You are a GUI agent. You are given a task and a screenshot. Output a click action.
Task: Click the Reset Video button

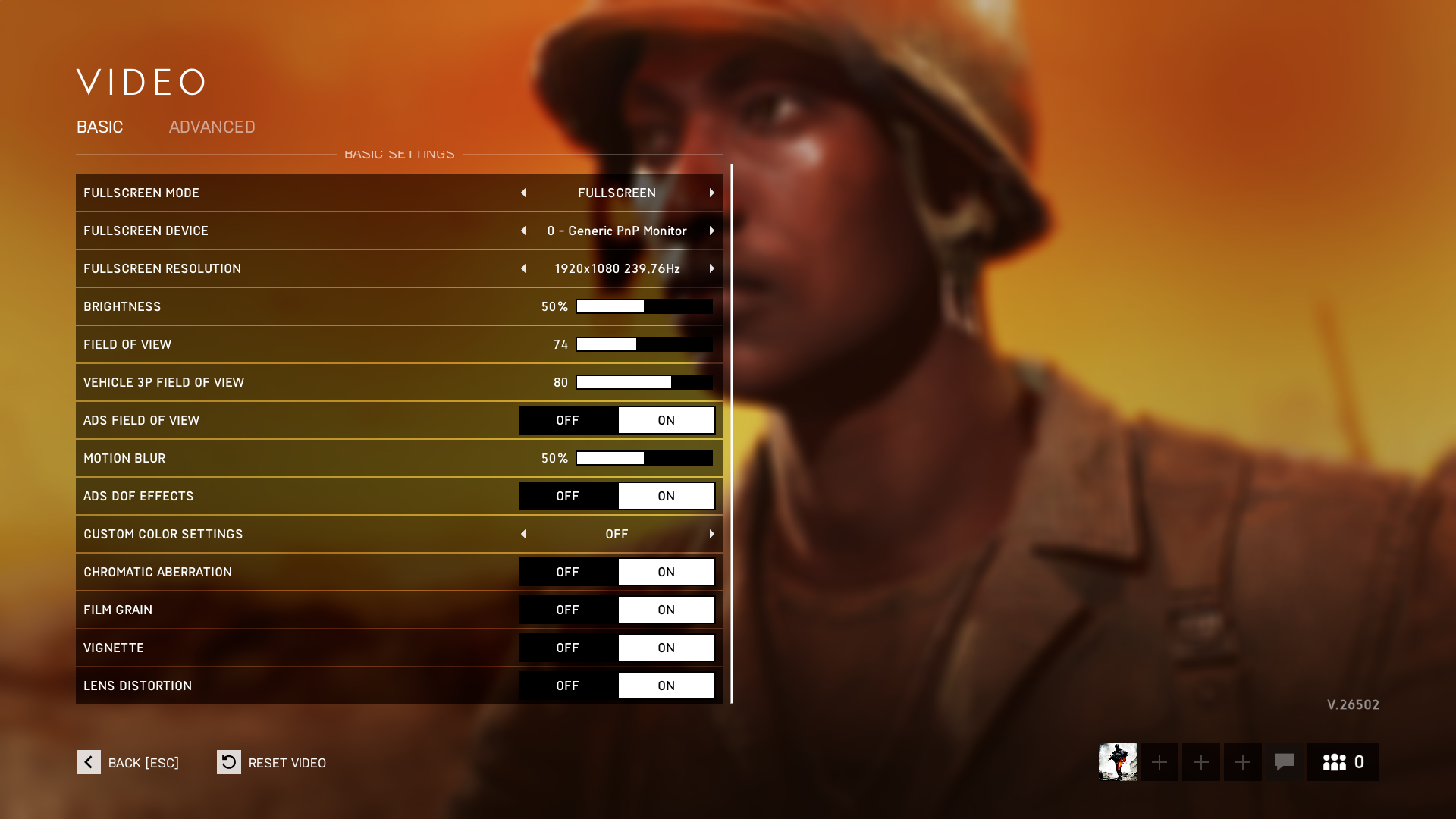click(x=288, y=762)
